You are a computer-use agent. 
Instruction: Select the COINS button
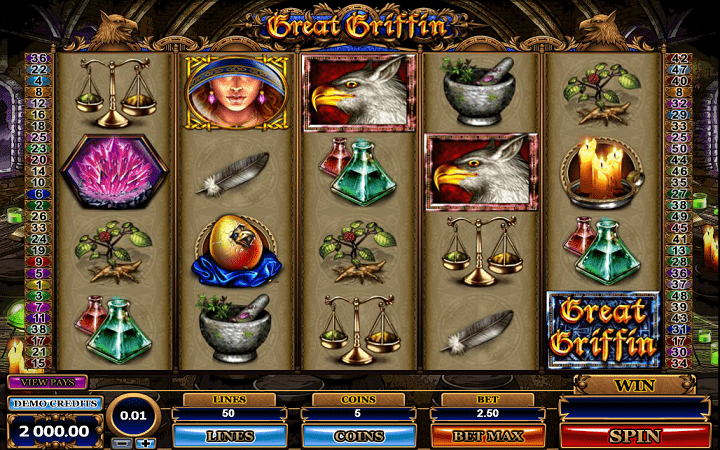pos(359,436)
